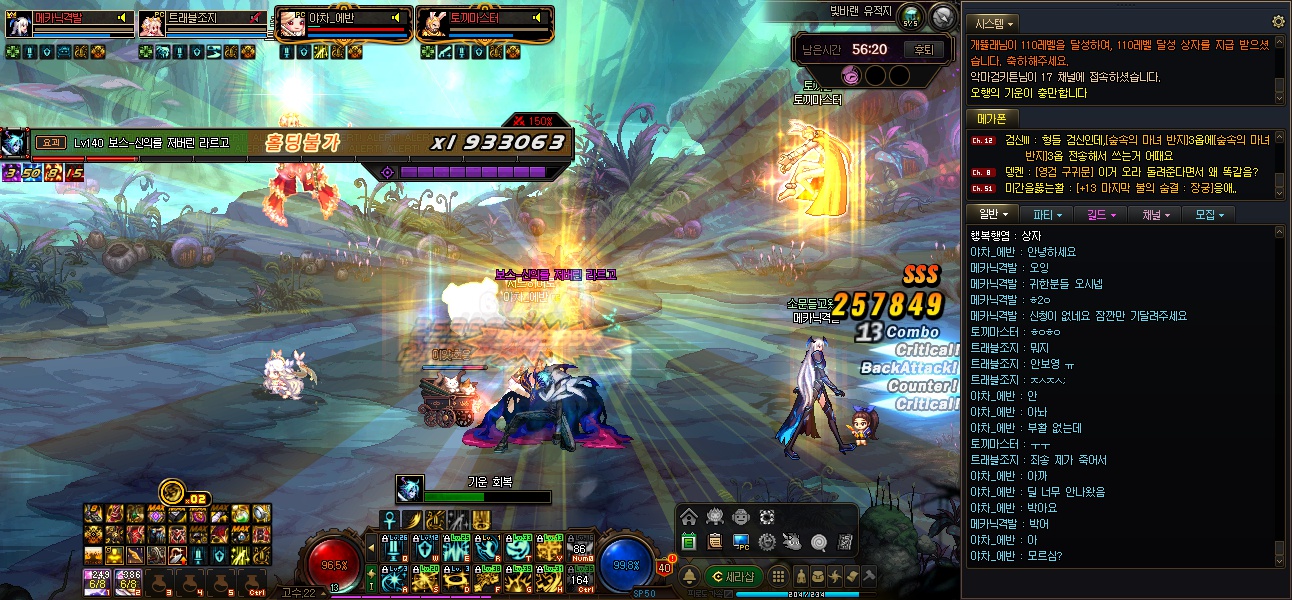The width and height of the screenshot is (1292, 600).
Task: Switch to the 길드 chat tab
Action: pos(1101,214)
